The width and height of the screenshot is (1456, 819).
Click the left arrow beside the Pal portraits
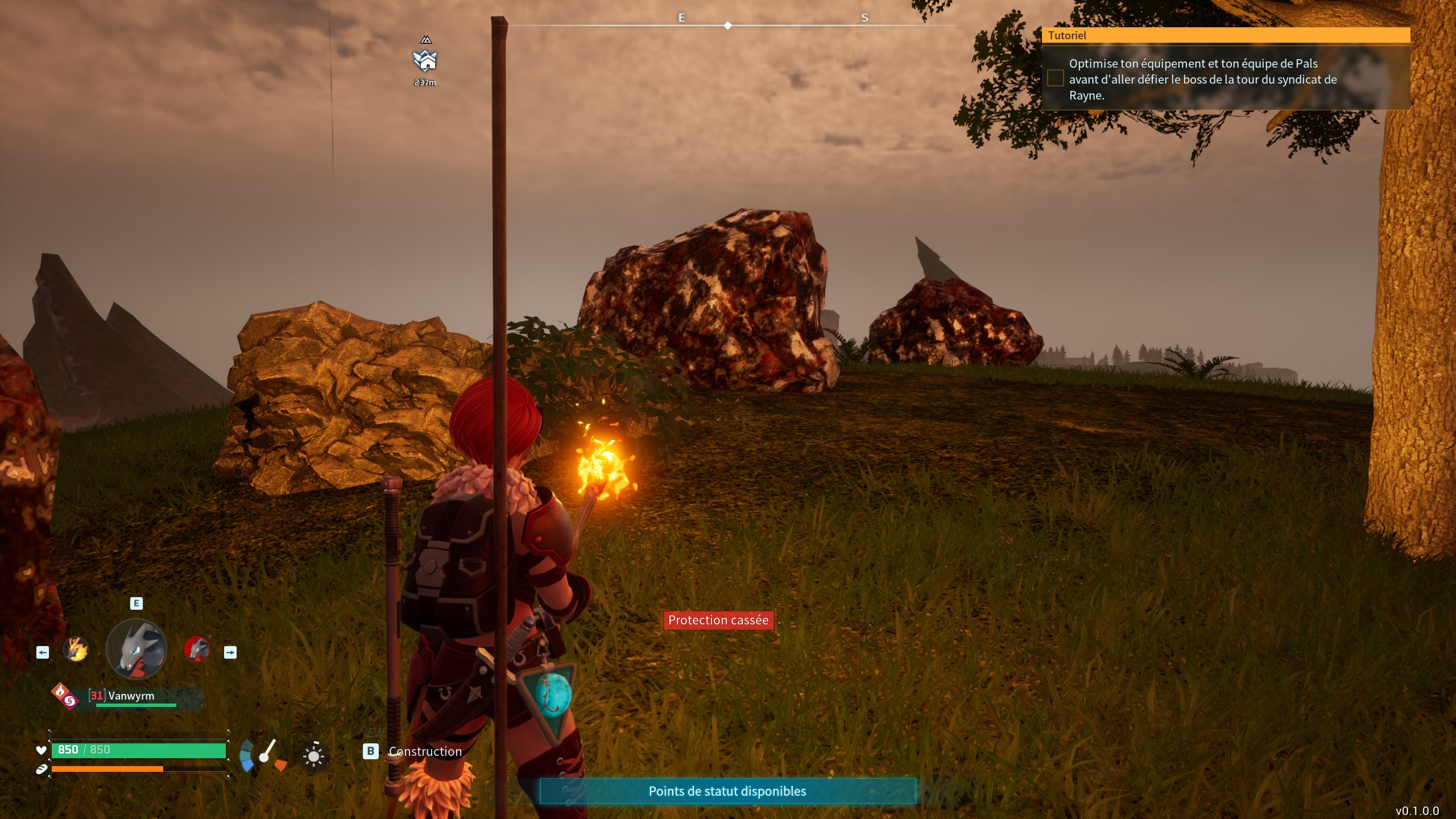[43, 652]
